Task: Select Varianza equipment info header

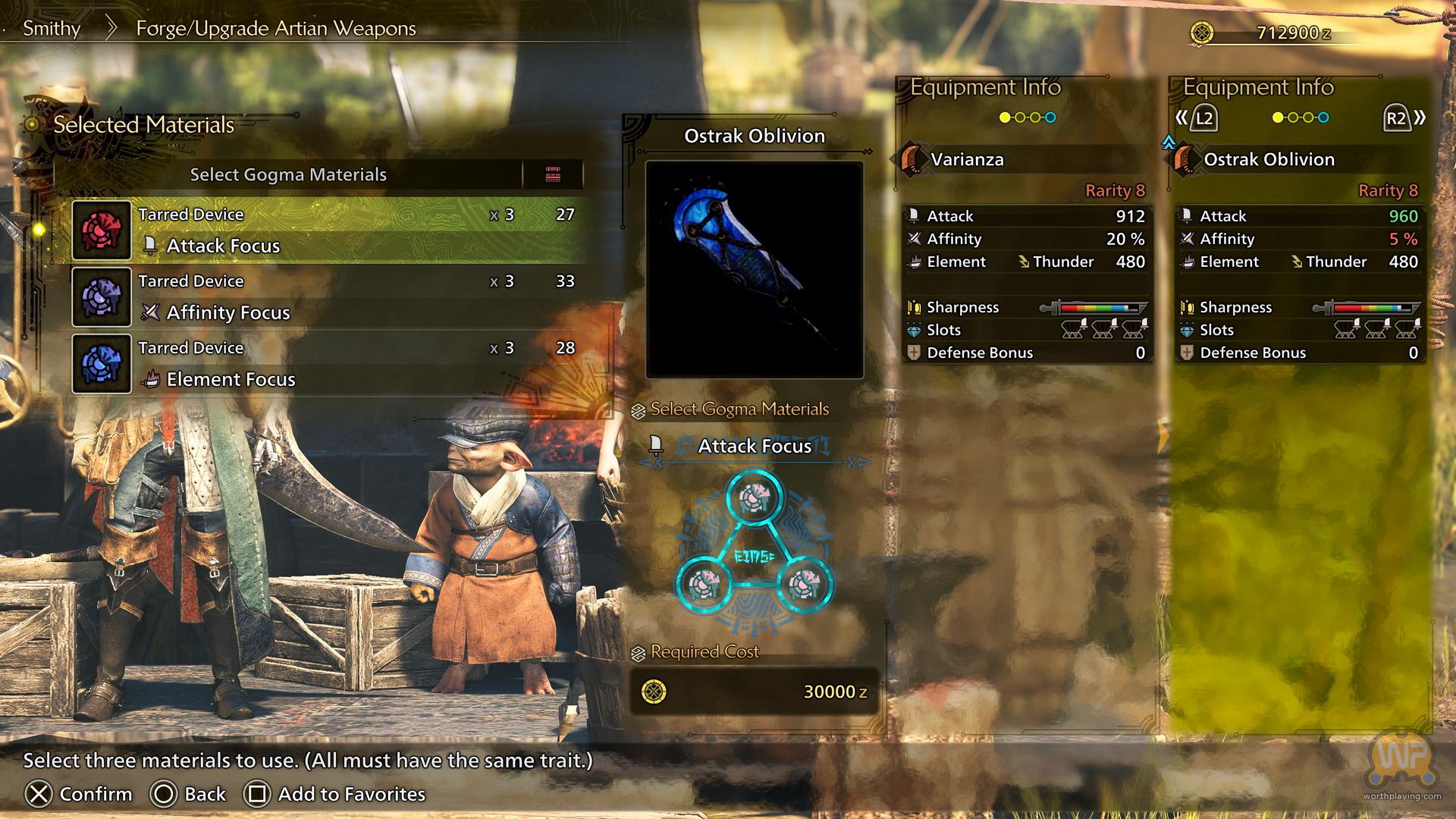Action: coord(967,159)
